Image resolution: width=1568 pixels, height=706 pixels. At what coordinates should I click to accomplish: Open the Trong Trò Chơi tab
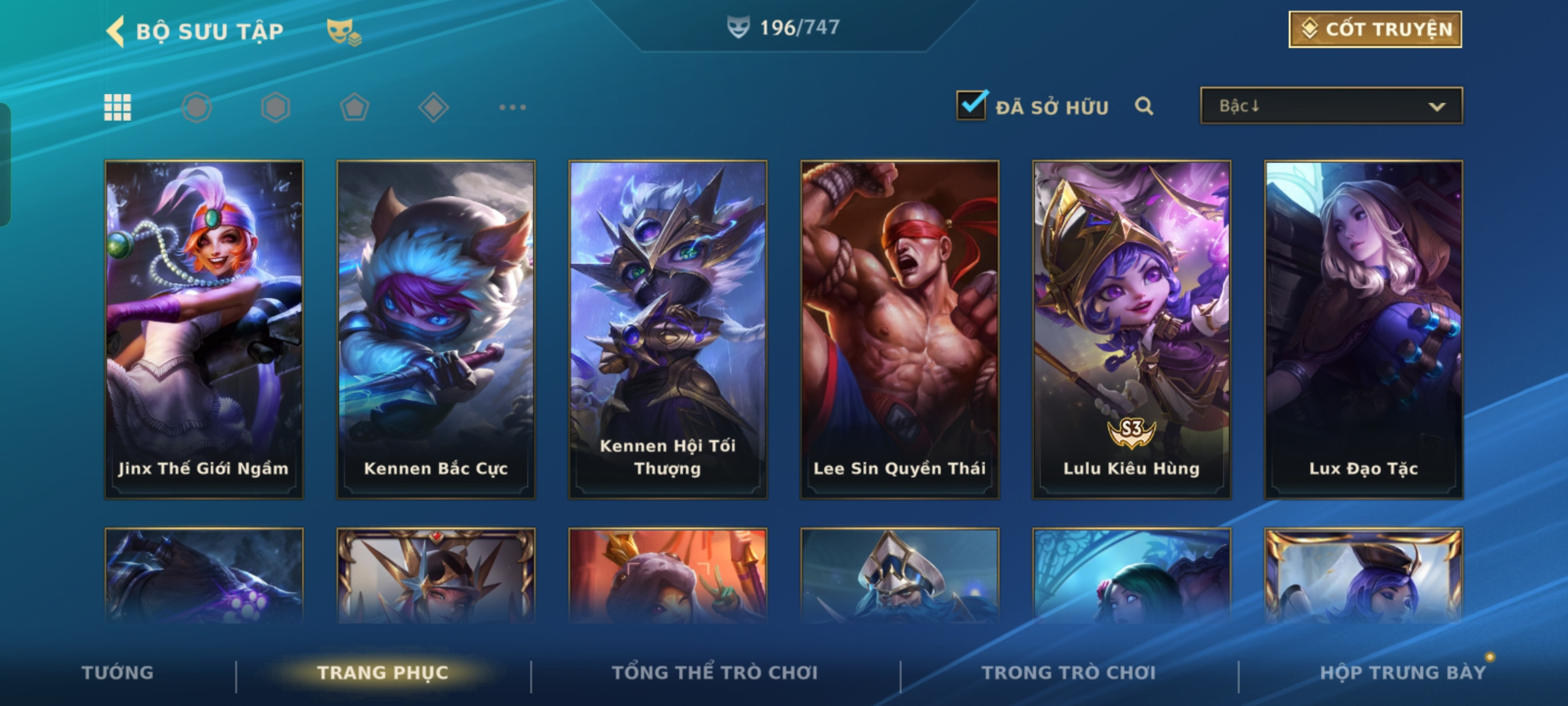pyautogui.click(x=1069, y=673)
